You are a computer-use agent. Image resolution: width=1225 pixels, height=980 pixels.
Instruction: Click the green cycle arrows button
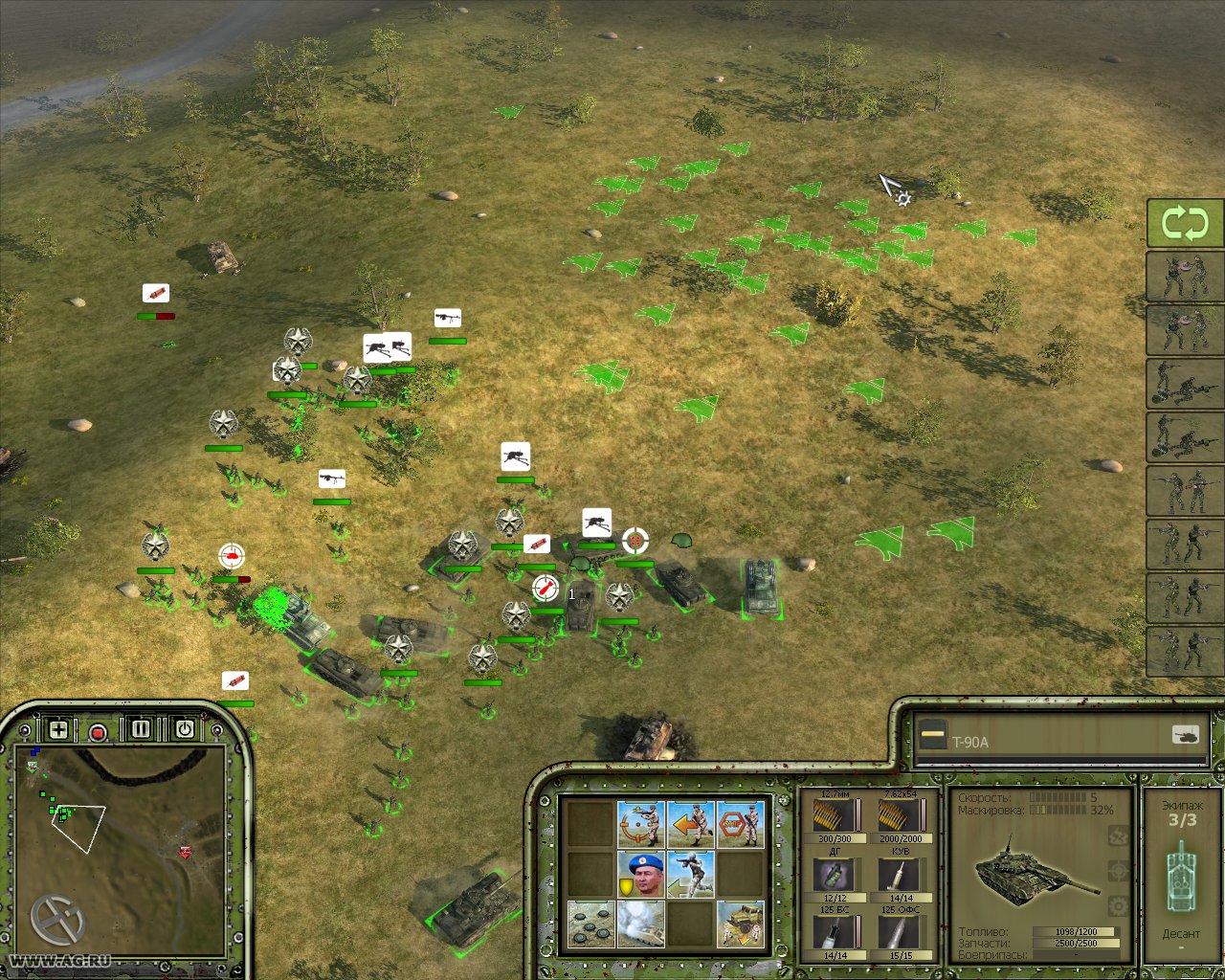pos(1185,224)
